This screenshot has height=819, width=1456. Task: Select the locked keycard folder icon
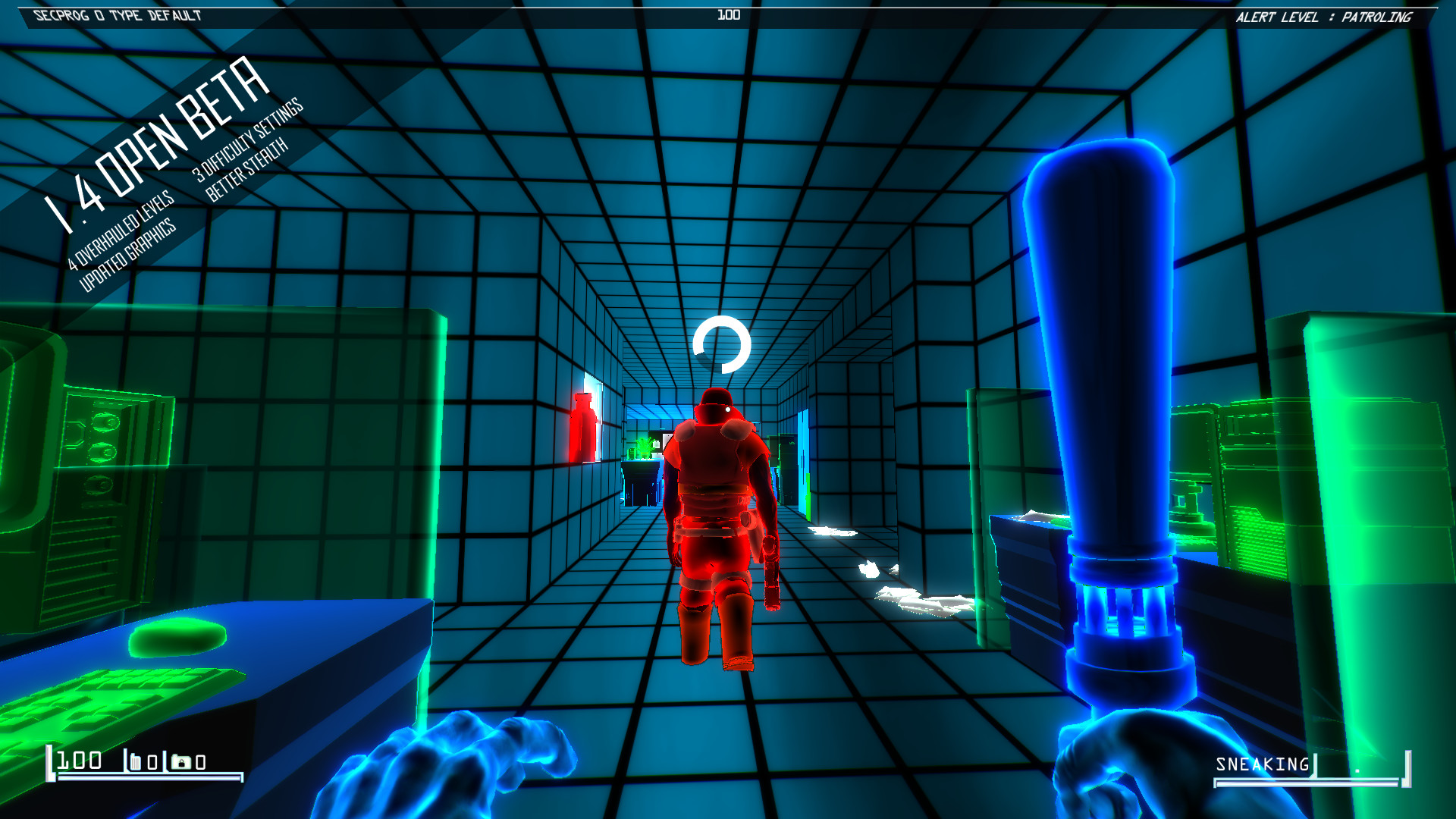coord(181,761)
